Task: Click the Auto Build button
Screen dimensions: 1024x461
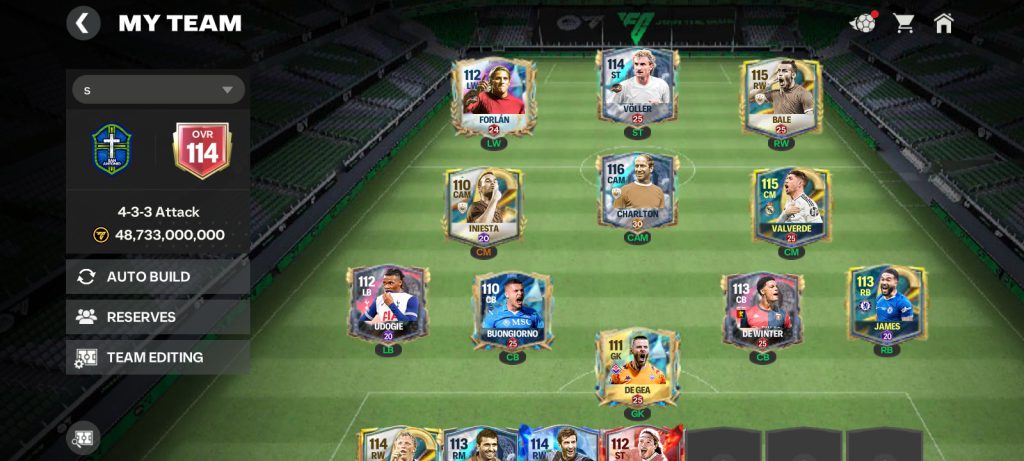Action: pyautogui.click(x=158, y=277)
